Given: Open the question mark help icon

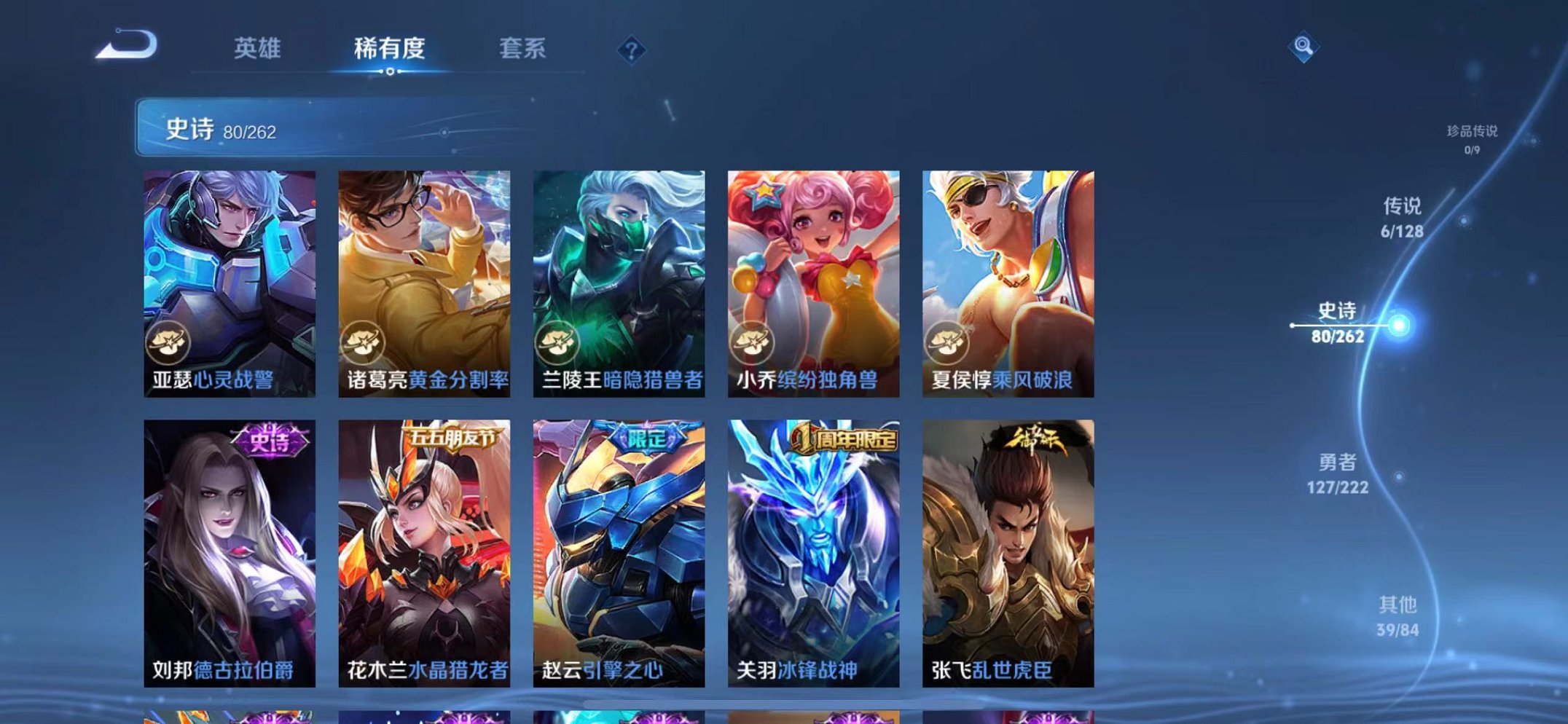Looking at the screenshot, I should coord(633,50).
